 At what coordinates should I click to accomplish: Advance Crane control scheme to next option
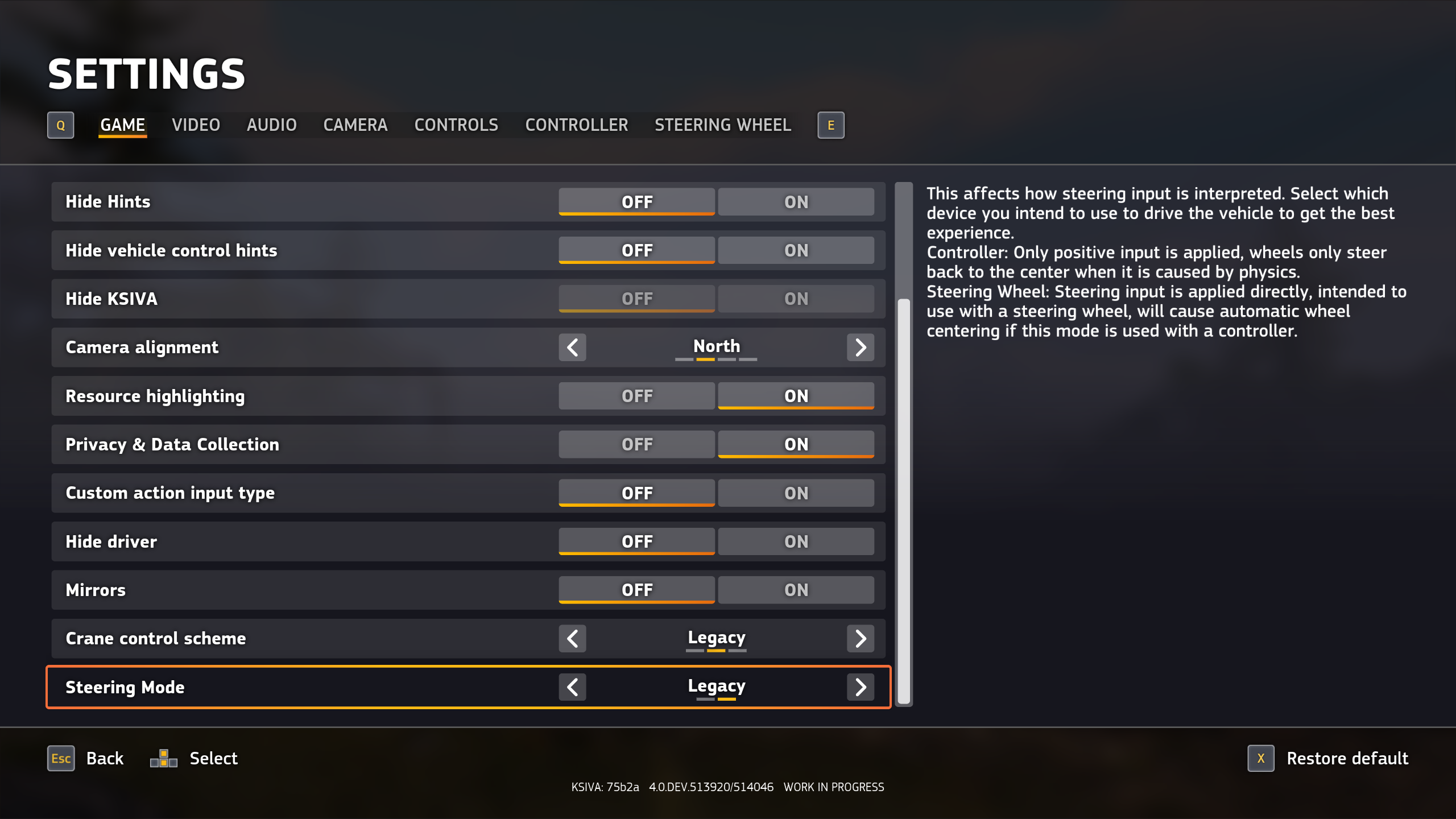coord(860,639)
